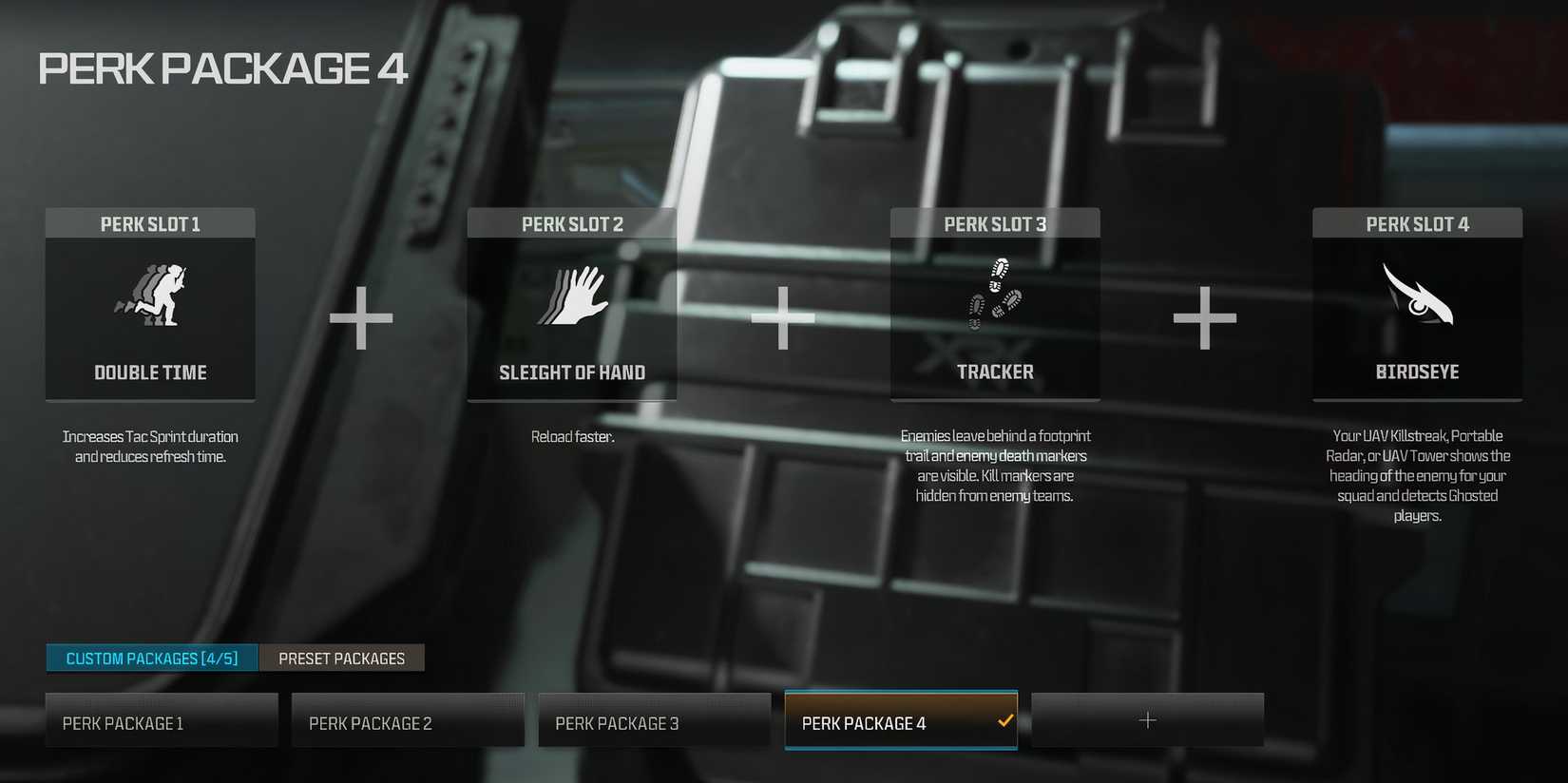Click the plus between Slot 3 and Slot 4
Image resolution: width=1568 pixels, height=783 pixels.
pyautogui.click(x=1205, y=320)
